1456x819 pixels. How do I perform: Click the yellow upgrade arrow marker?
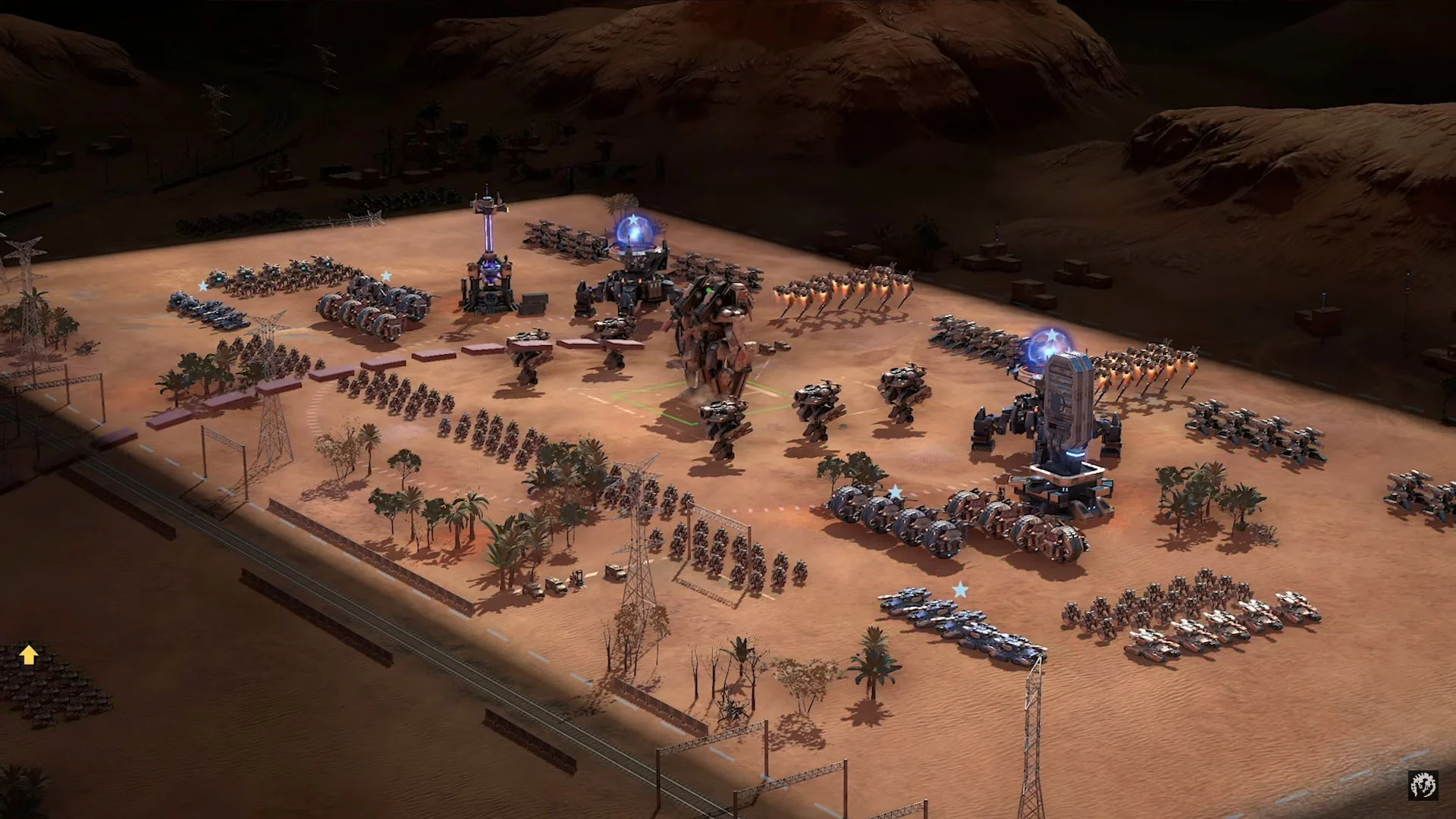point(28,654)
